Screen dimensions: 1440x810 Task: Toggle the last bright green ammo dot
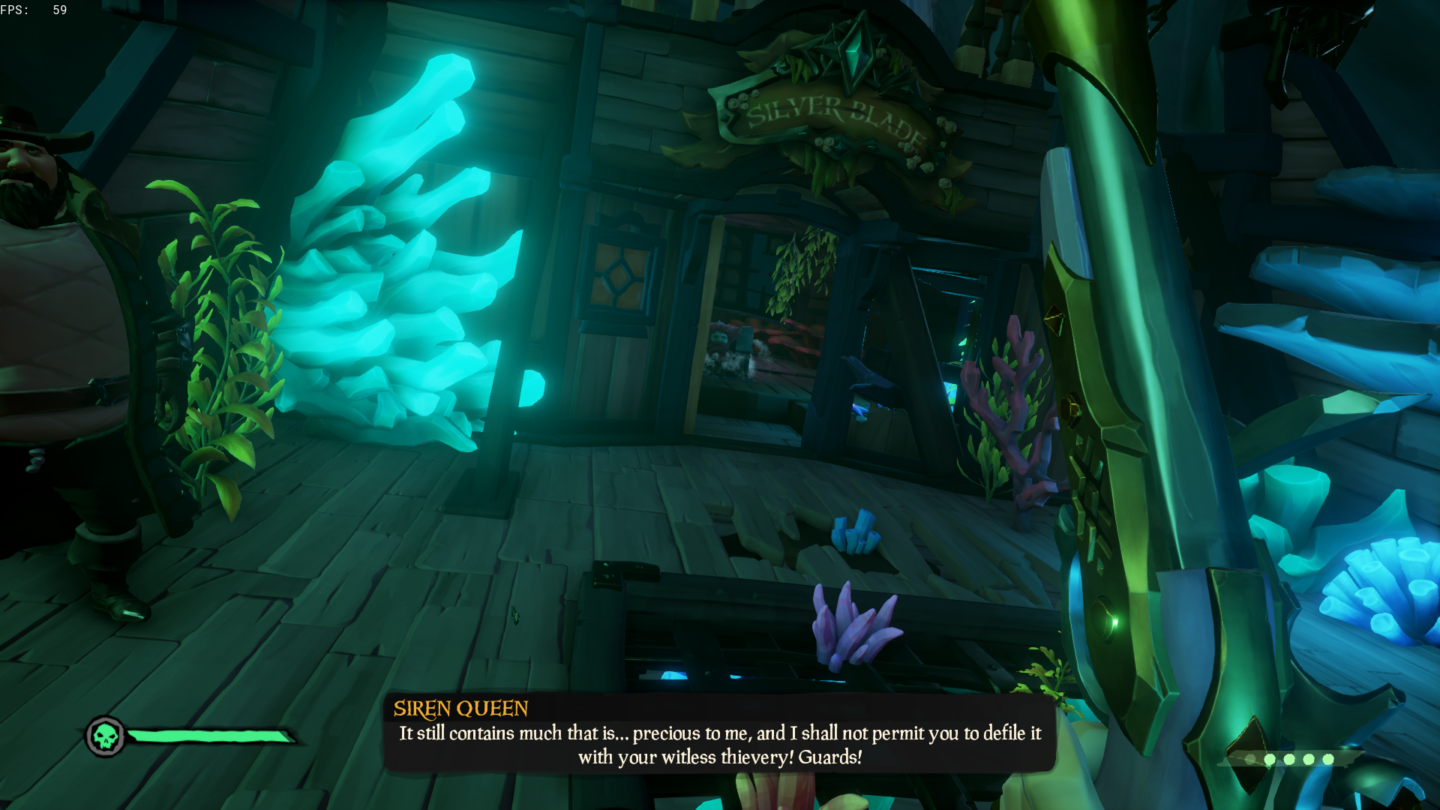1328,758
